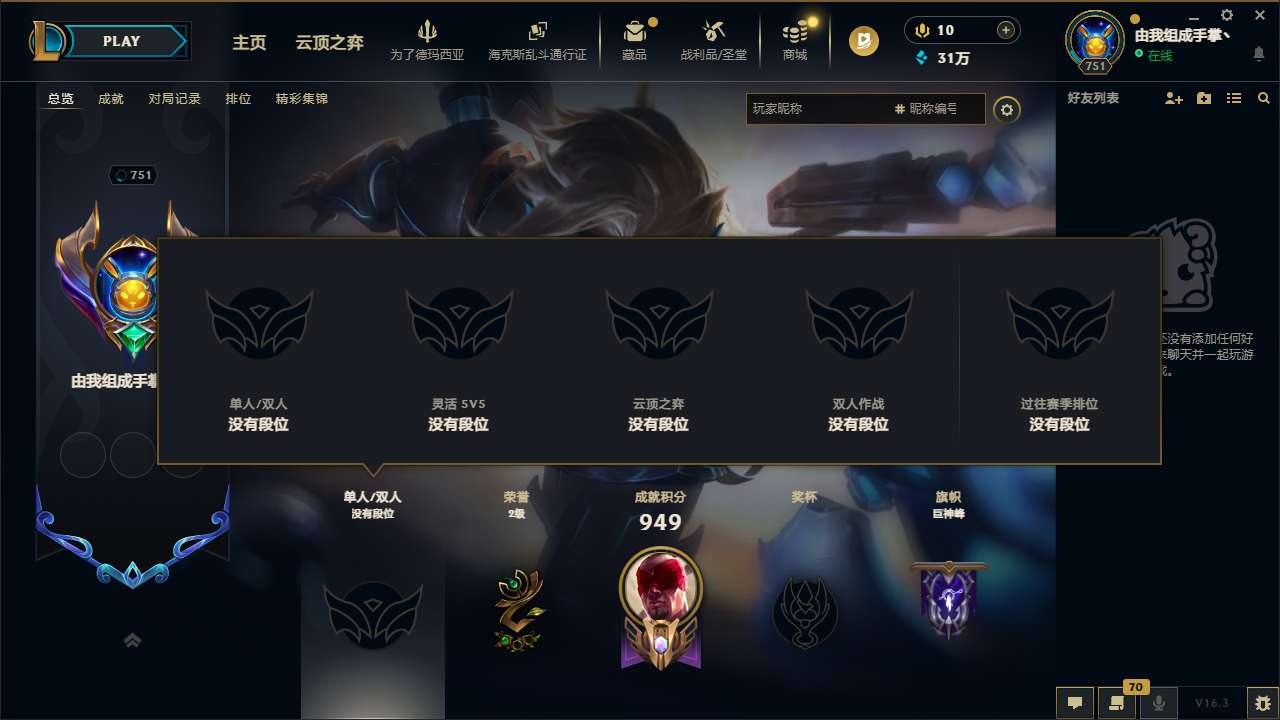This screenshot has width=1280, height=720.
Task: Open notifications icon showing 70 badge
Action: click(x=1117, y=703)
